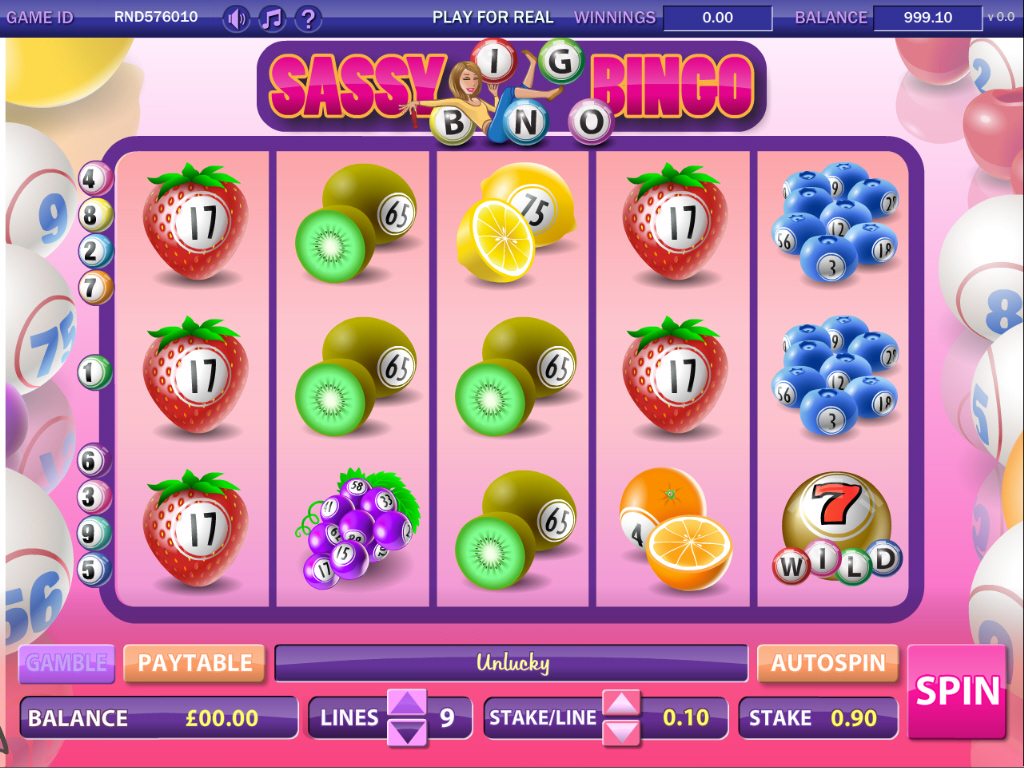Select payline marker ball 6
The width and height of the screenshot is (1024, 768).
[93, 461]
